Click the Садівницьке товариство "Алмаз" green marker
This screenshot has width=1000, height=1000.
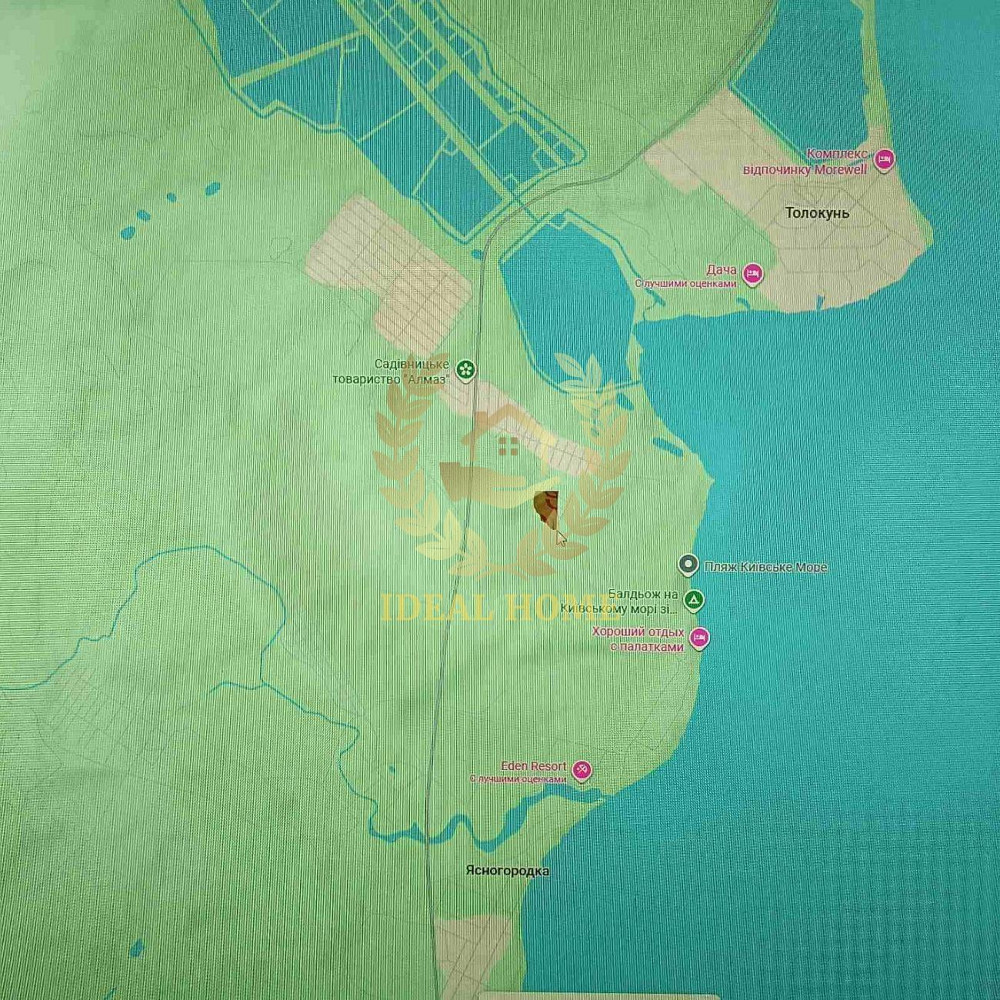(465, 369)
